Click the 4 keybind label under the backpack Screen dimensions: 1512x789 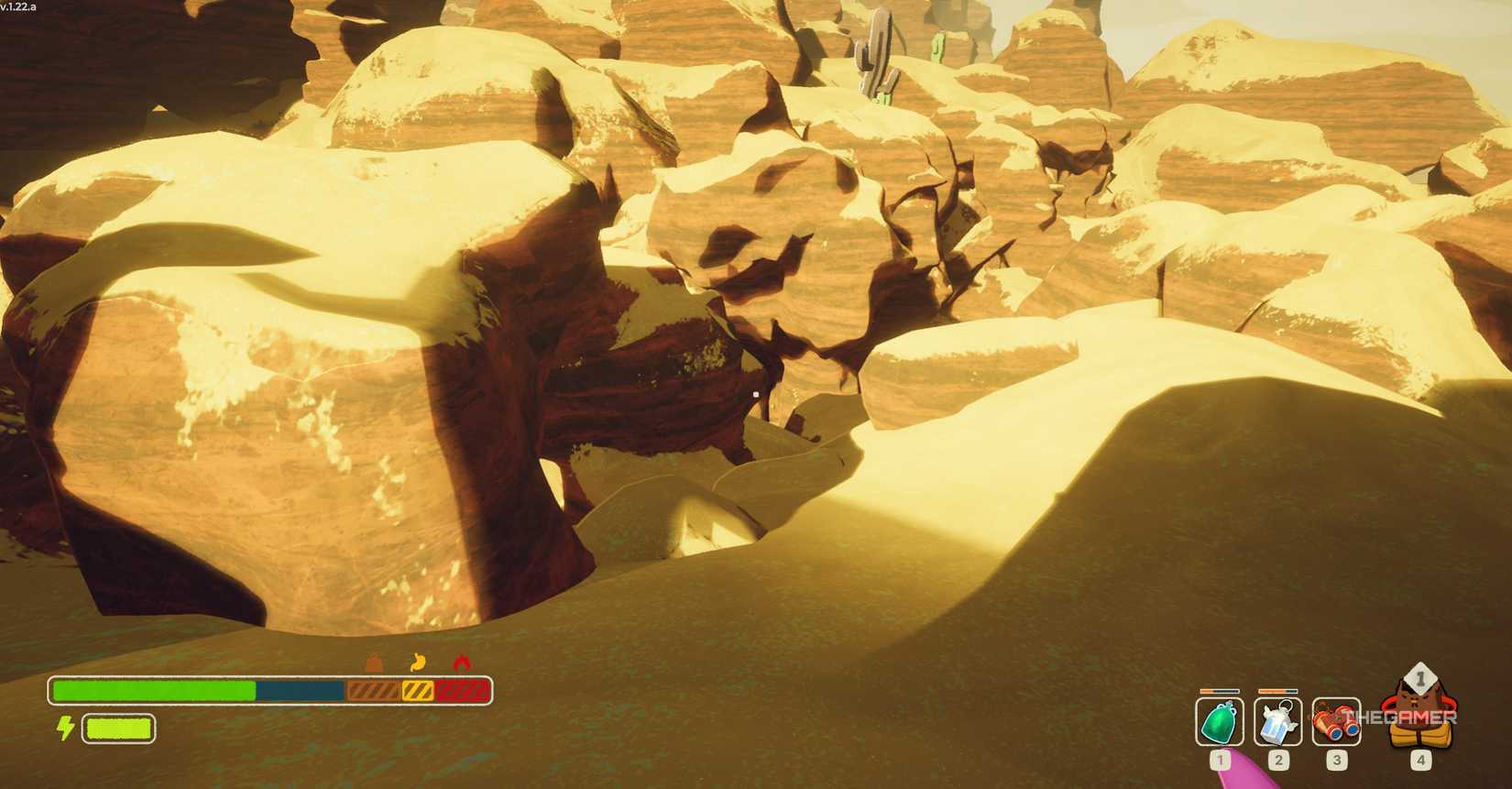(1419, 761)
